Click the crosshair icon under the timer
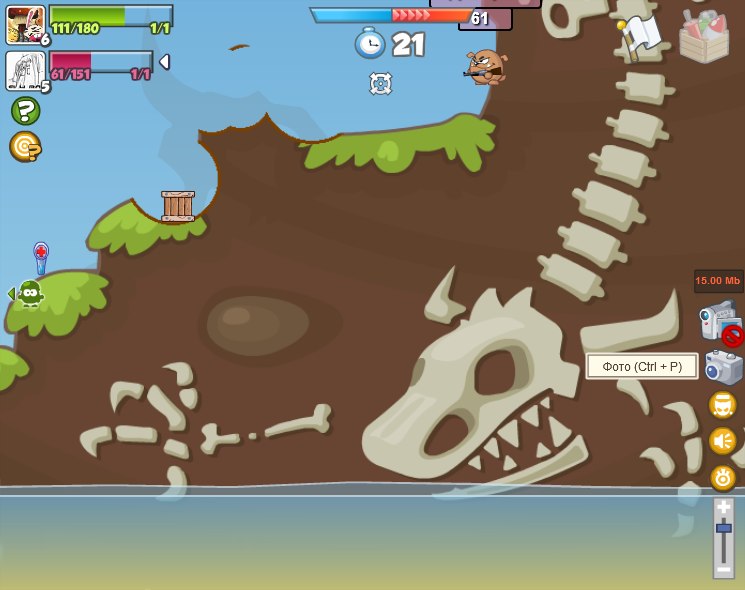The image size is (745, 590). pyautogui.click(x=381, y=83)
